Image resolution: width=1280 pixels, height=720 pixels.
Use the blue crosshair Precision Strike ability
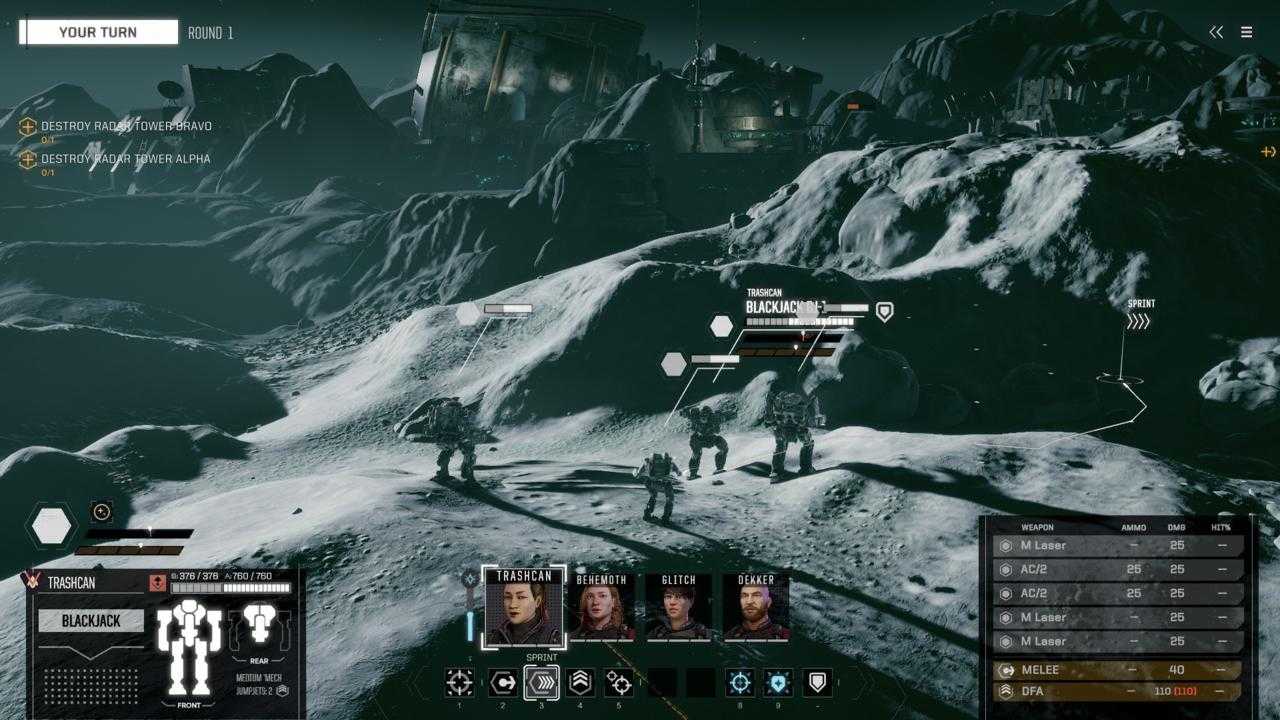[740, 683]
